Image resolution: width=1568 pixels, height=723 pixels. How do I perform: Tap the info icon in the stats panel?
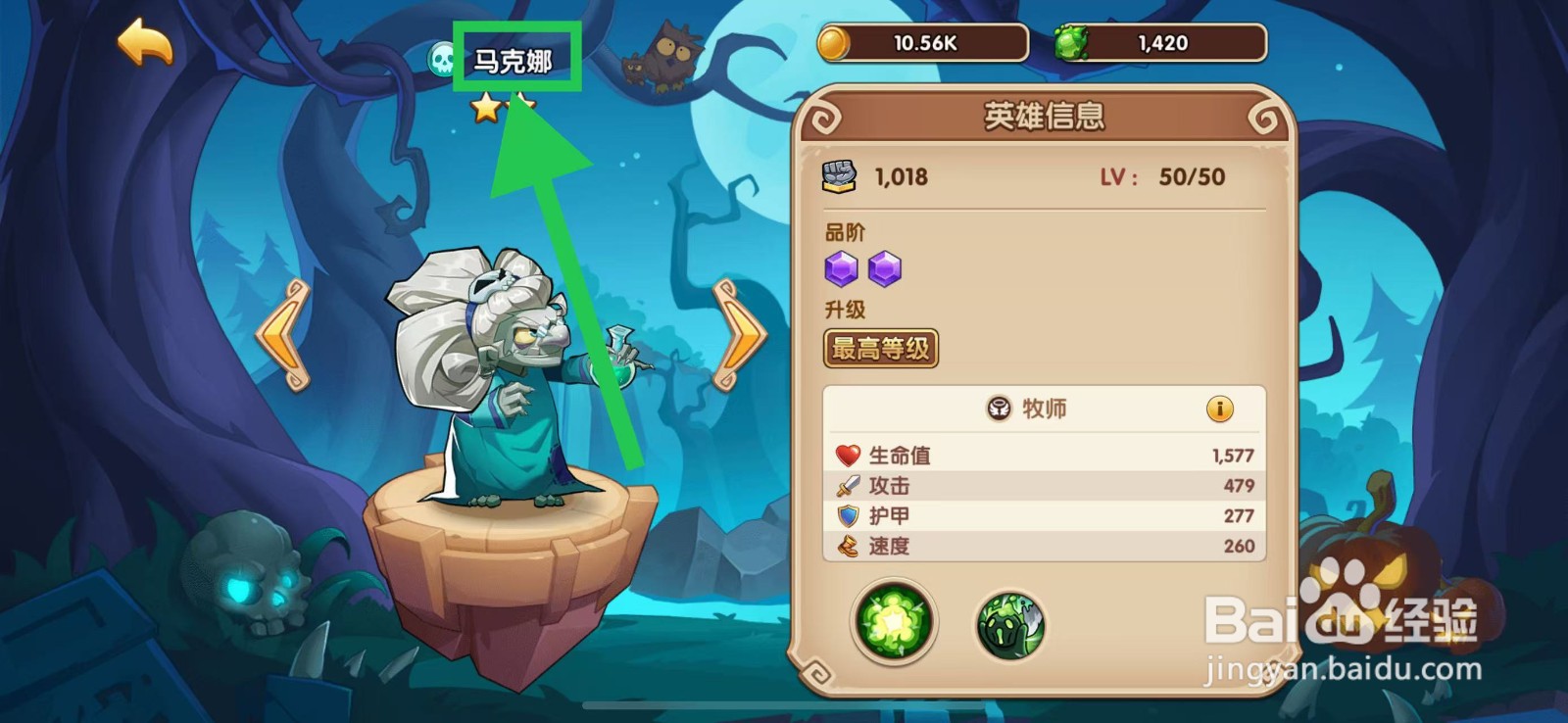click(1219, 410)
